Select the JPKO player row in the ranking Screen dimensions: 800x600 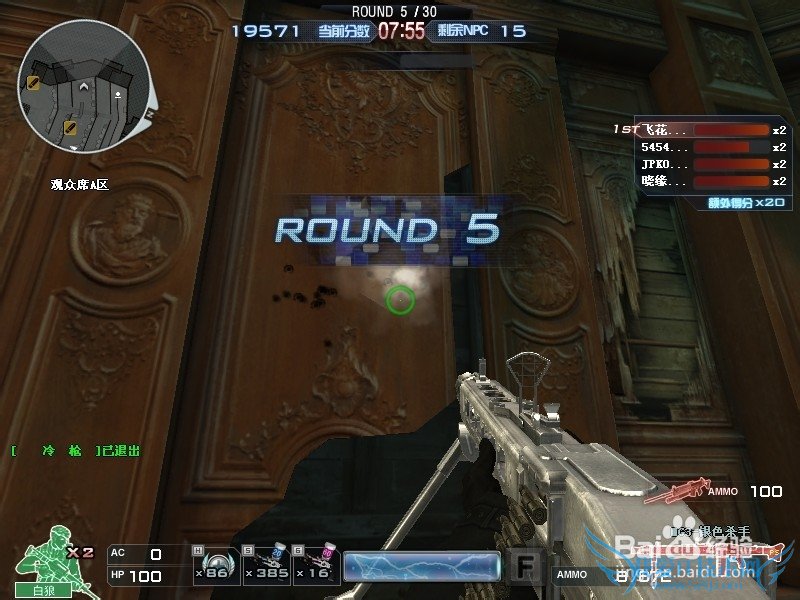pos(700,164)
